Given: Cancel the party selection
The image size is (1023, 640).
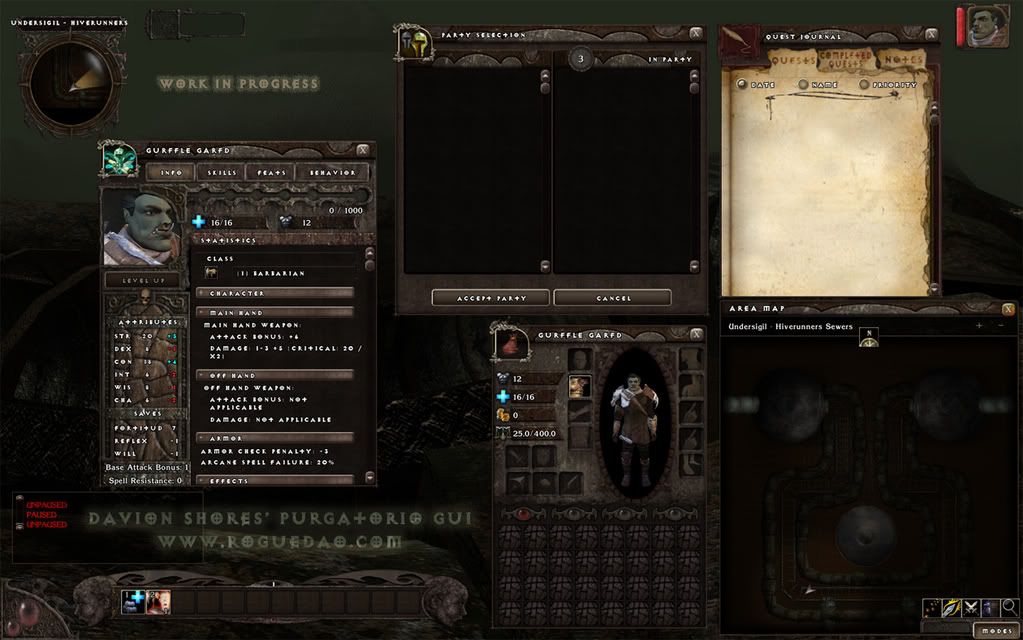Looking at the screenshot, I should pos(612,298).
